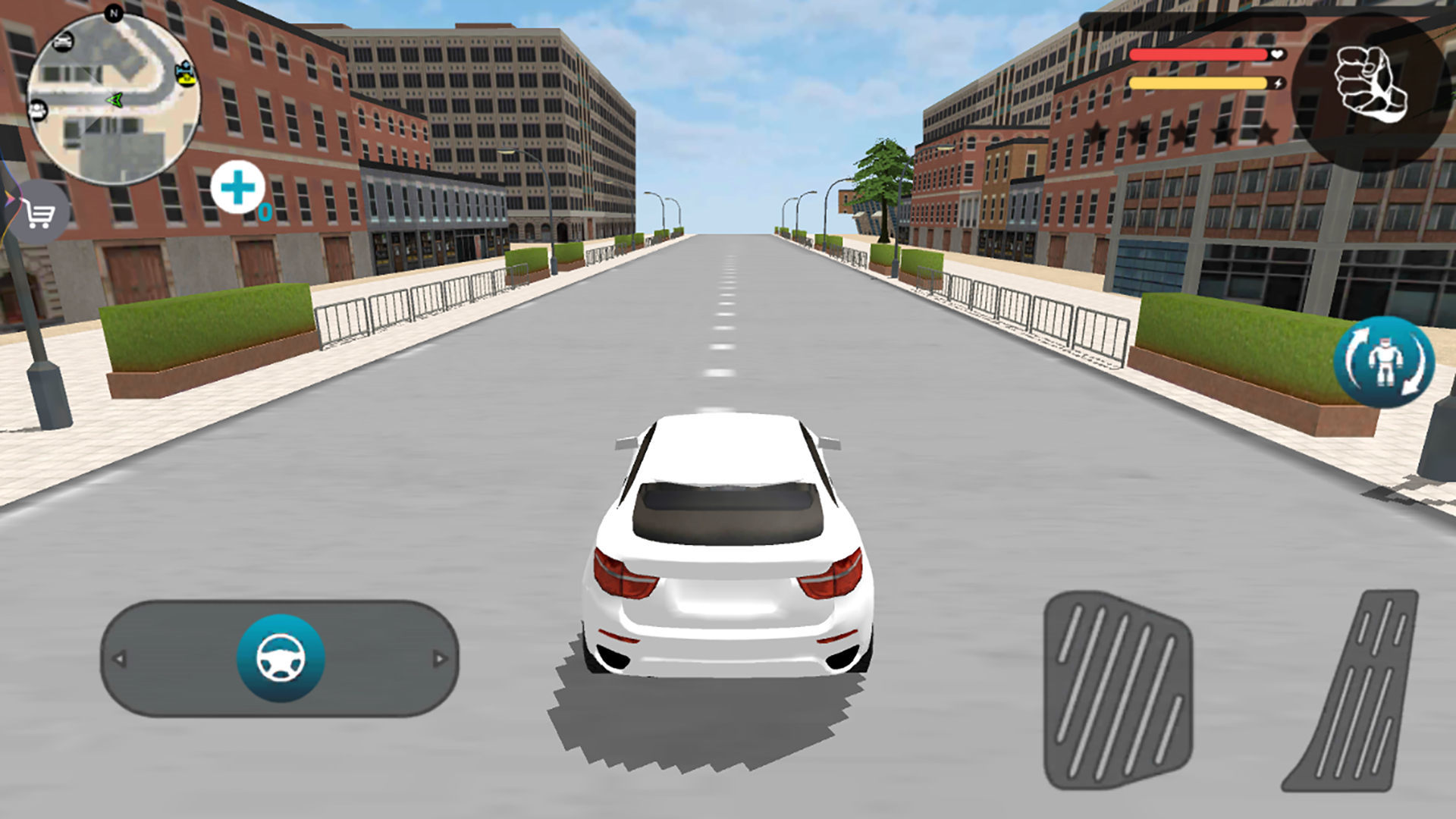Select the fist weapon icon
Viewport: 1456px width, 819px height.
1371,85
